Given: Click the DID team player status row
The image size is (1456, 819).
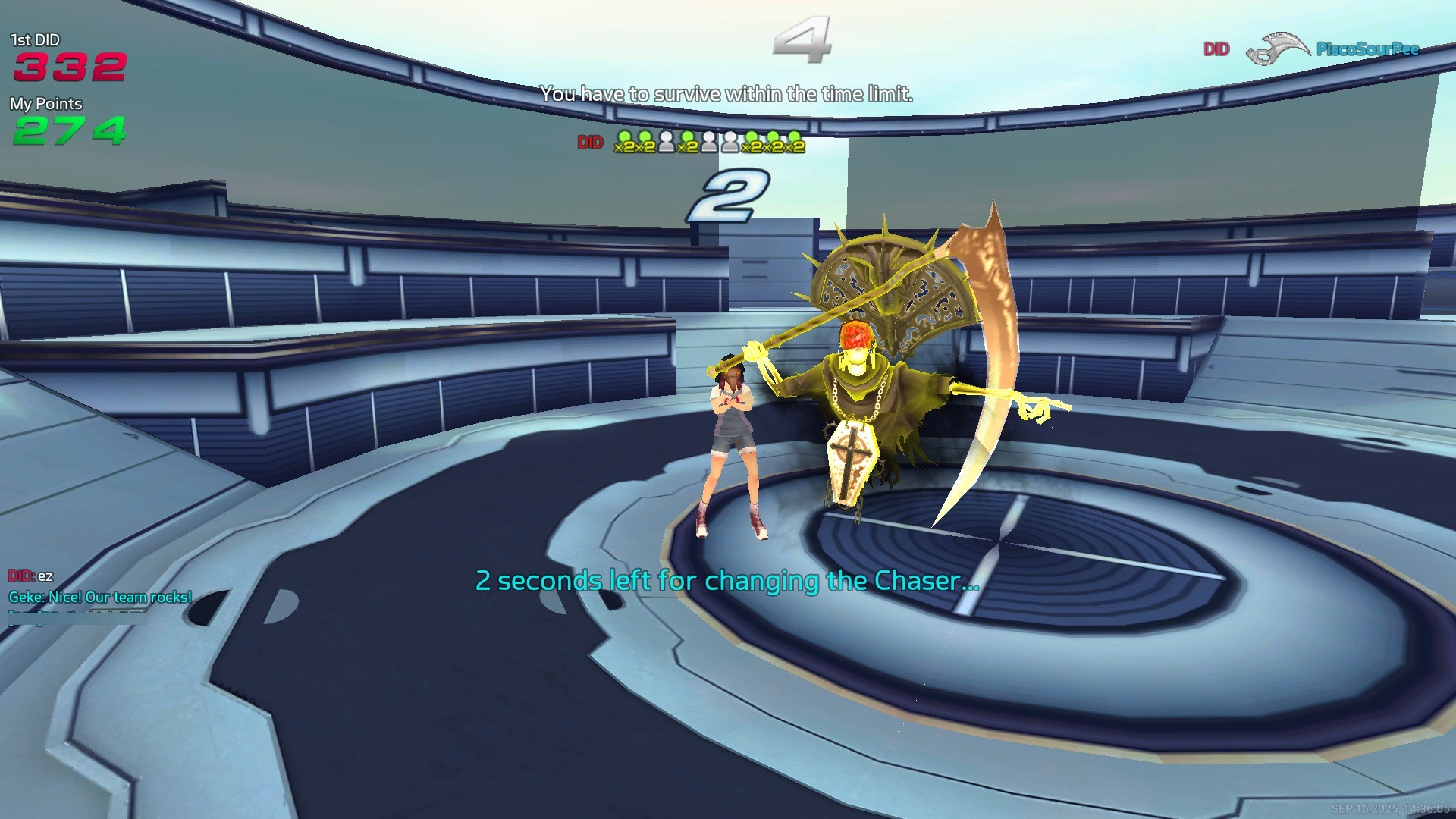Looking at the screenshot, I should click(709, 143).
